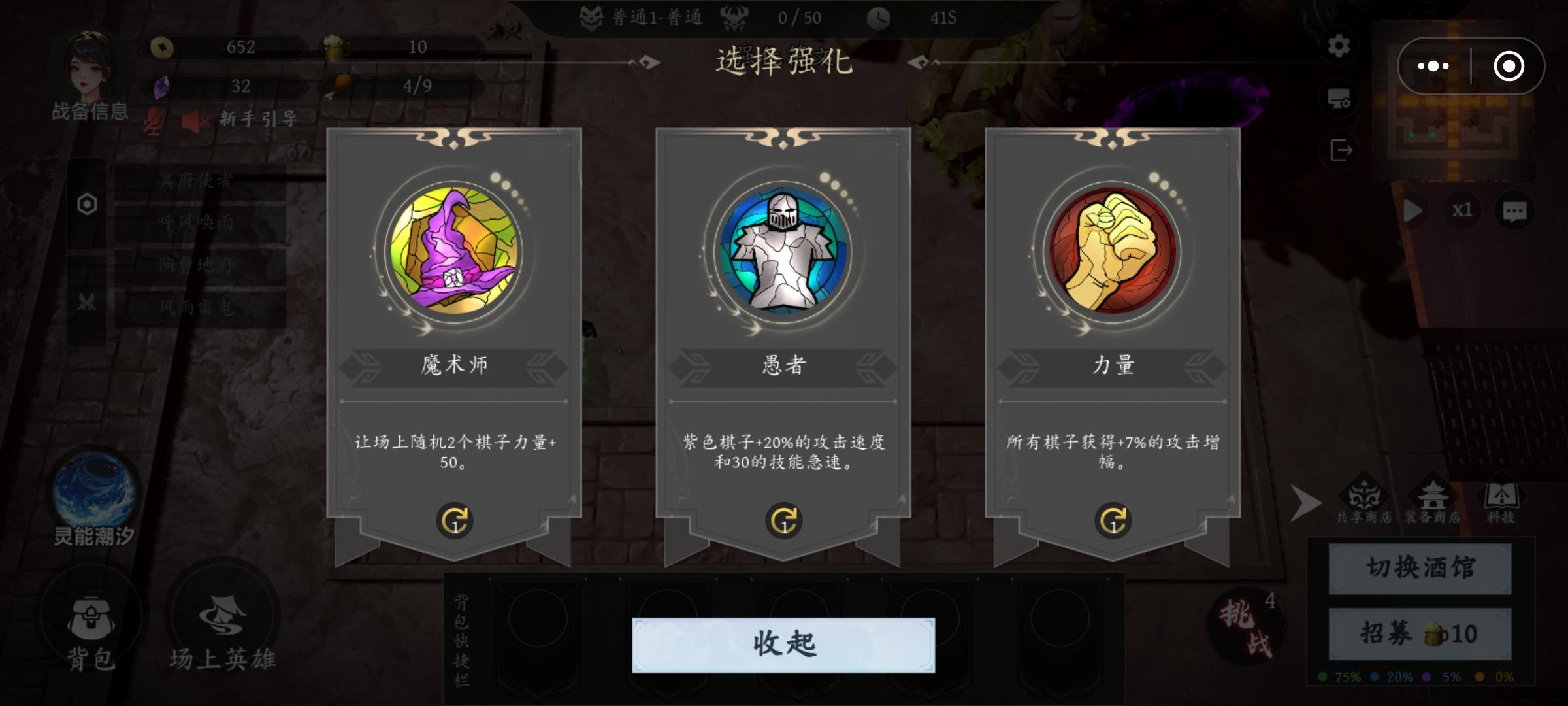Open the 背包 backpack icon

(x=92, y=615)
